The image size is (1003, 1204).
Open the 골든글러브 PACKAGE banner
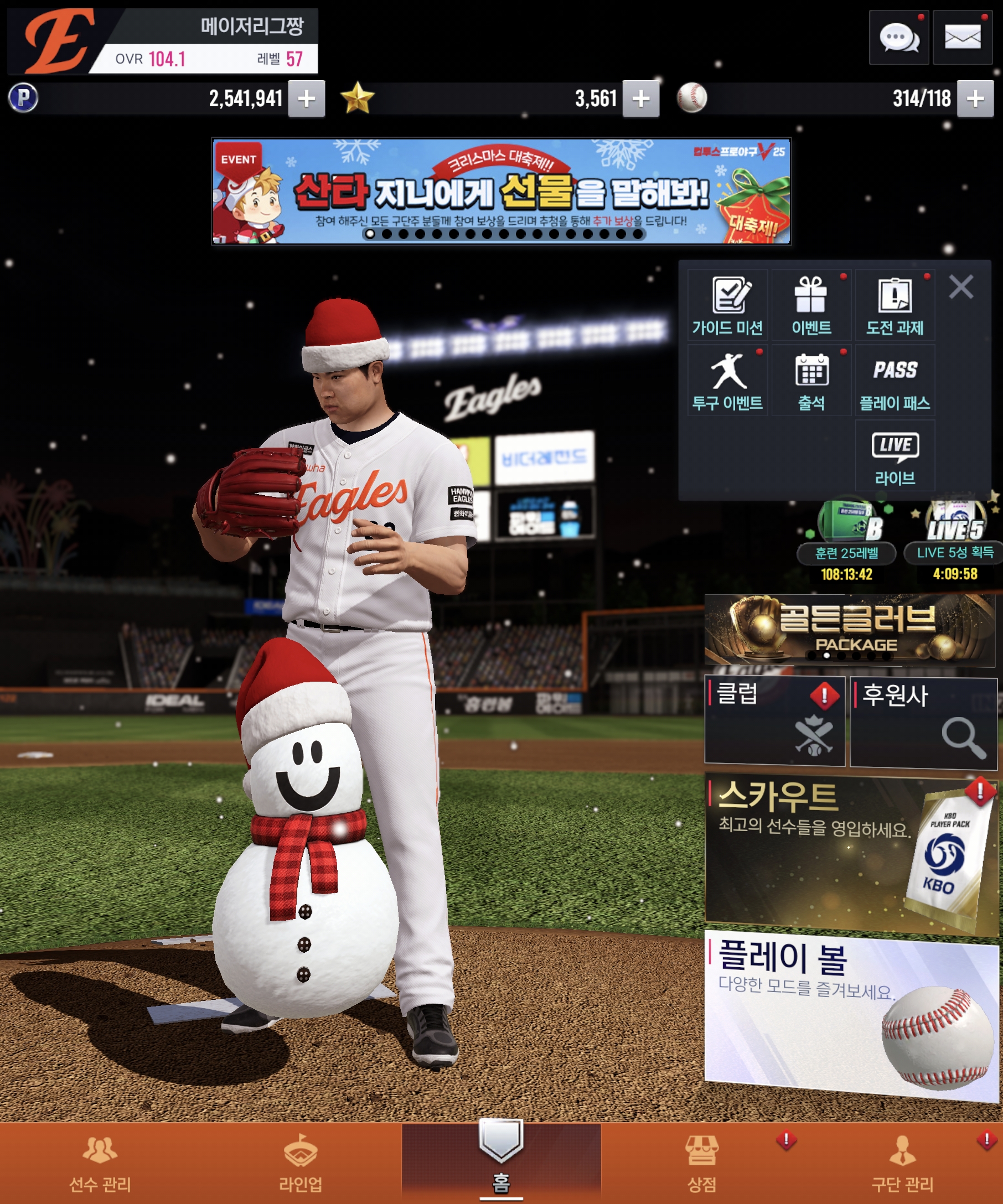pyautogui.click(x=850, y=630)
